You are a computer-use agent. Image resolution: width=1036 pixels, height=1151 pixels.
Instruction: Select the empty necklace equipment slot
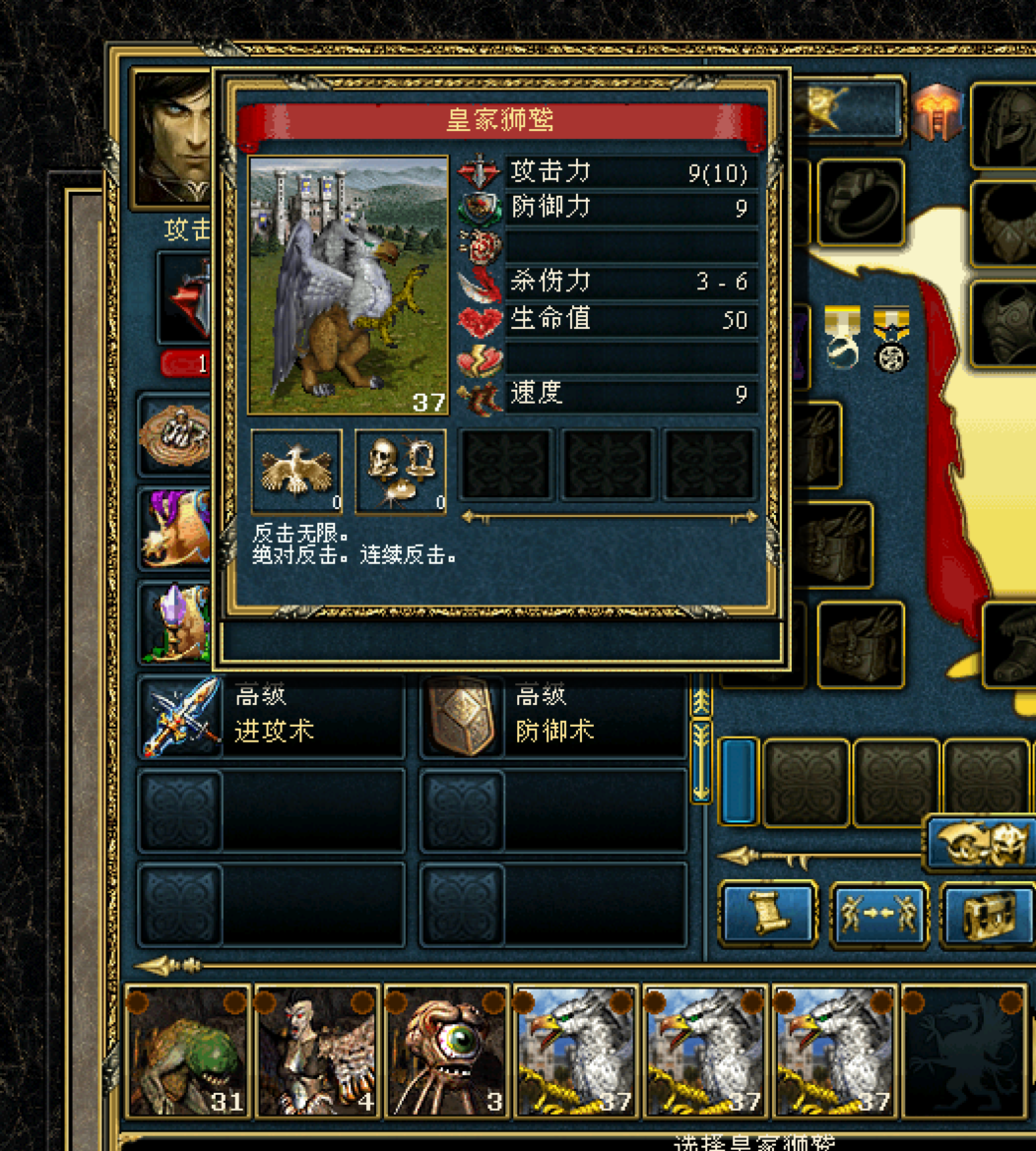pos(1004,224)
